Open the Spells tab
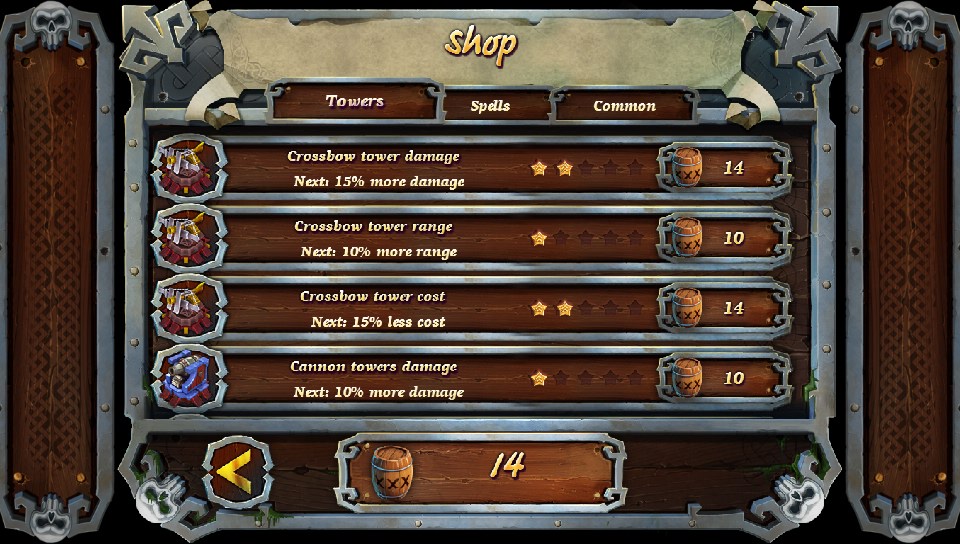960x544 pixels. coord(490,106)
